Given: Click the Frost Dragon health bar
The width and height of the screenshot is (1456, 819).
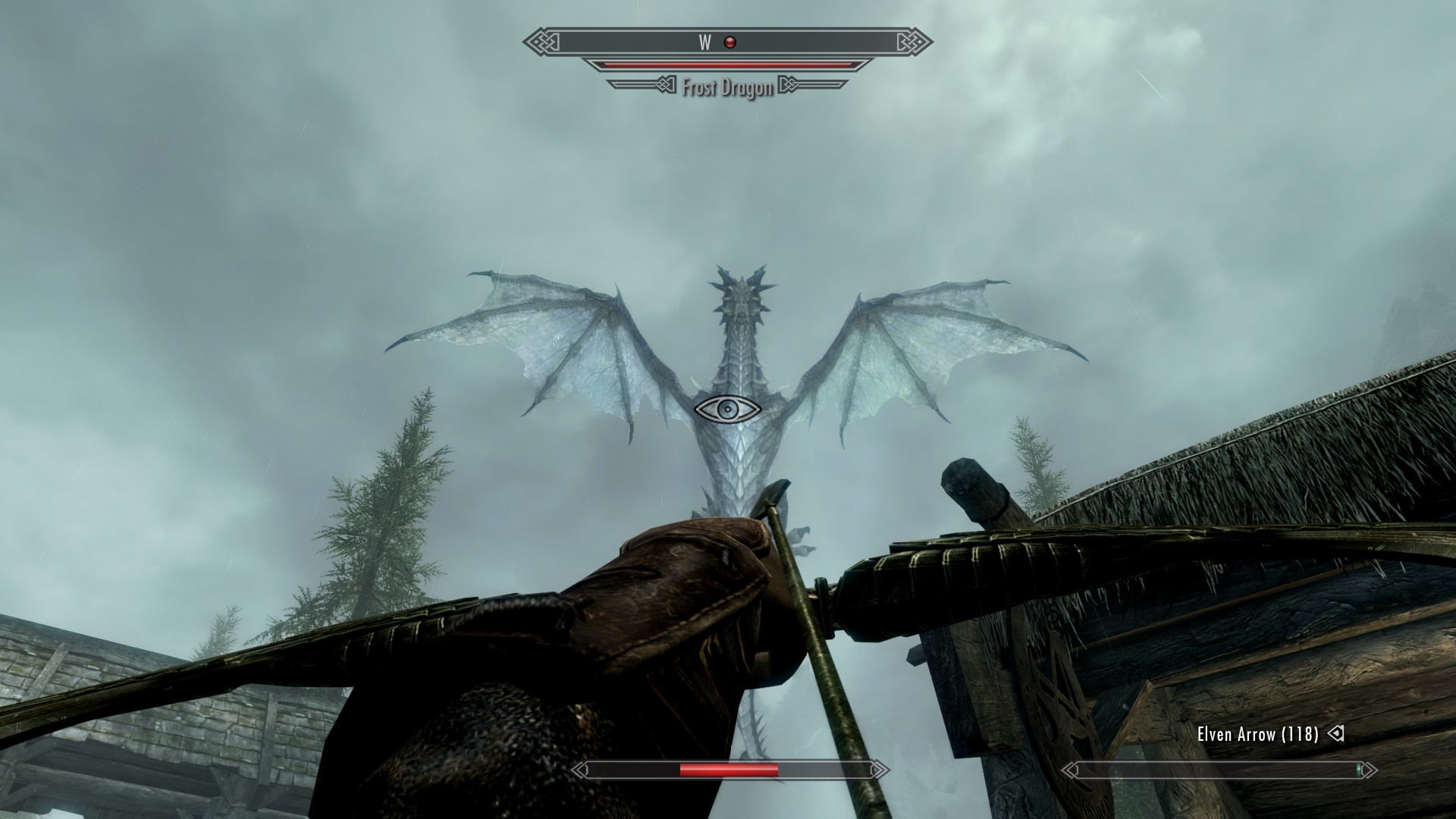Looking at the screenshot, I should coord(728,65).
